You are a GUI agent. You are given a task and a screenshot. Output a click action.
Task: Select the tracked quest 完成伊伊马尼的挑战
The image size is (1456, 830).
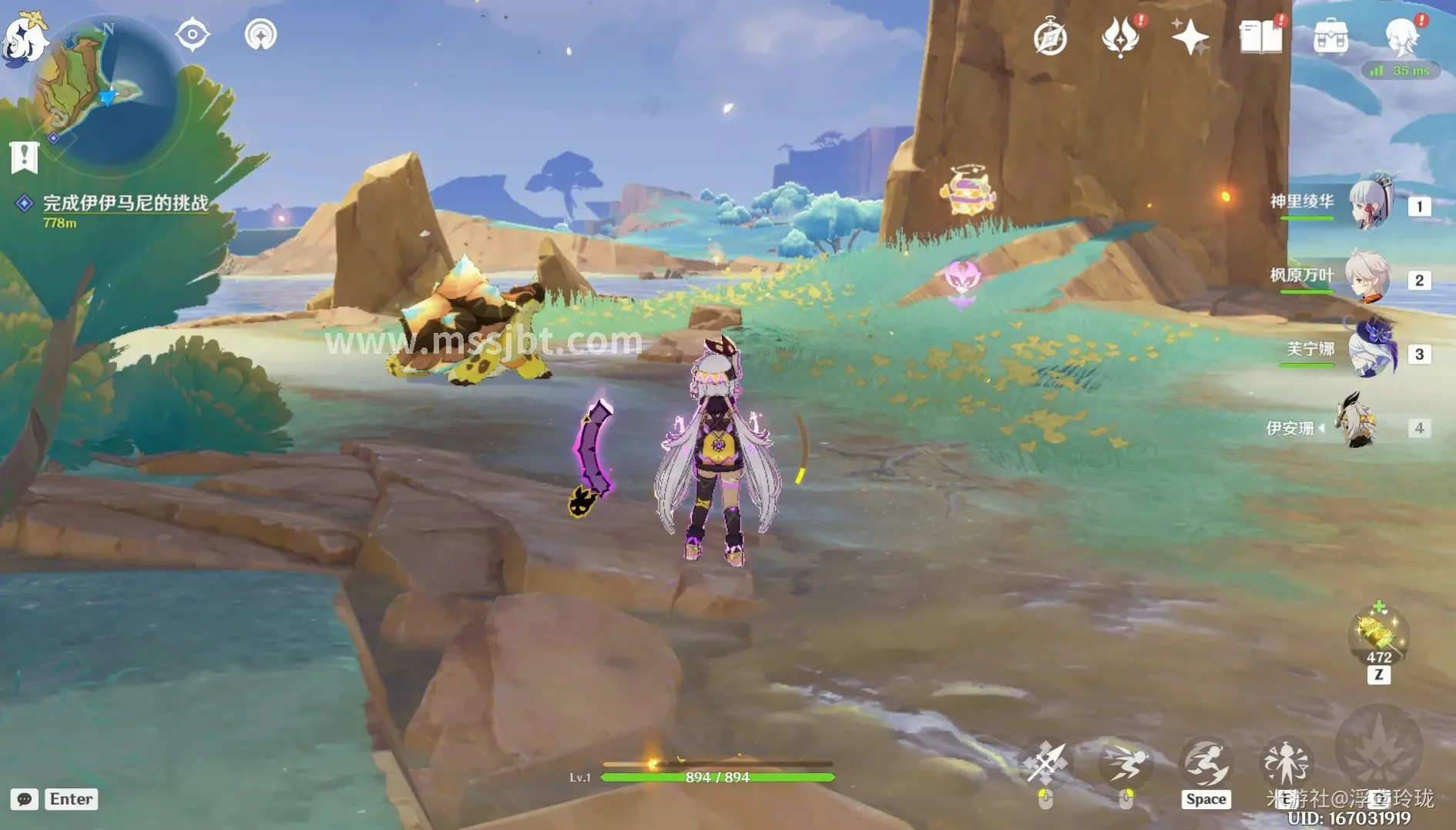click(x=125, y=203)
